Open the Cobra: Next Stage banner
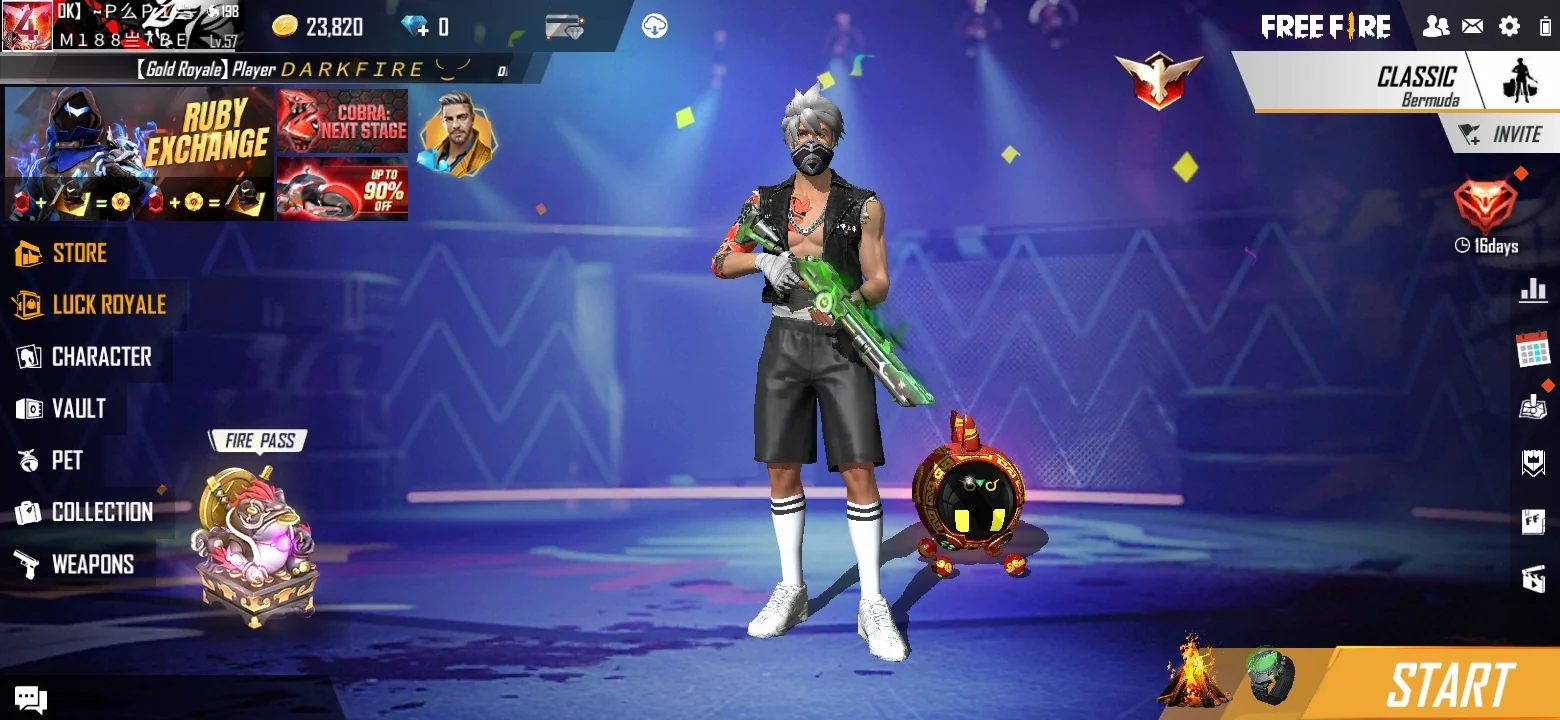Screen dimensions: 1560x720 click(x=342, y=120)
